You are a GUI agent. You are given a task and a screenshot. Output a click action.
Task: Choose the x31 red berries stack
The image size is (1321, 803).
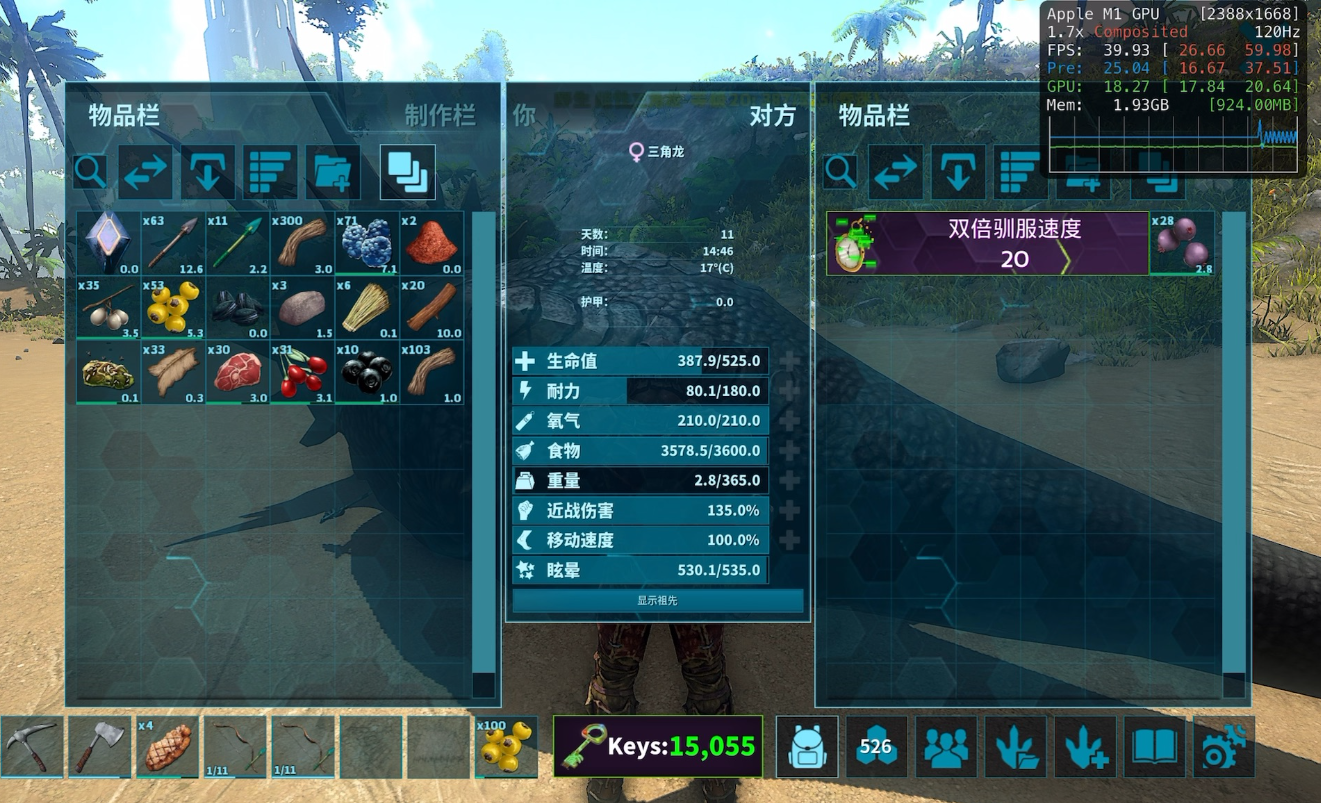tap(302, 372)
